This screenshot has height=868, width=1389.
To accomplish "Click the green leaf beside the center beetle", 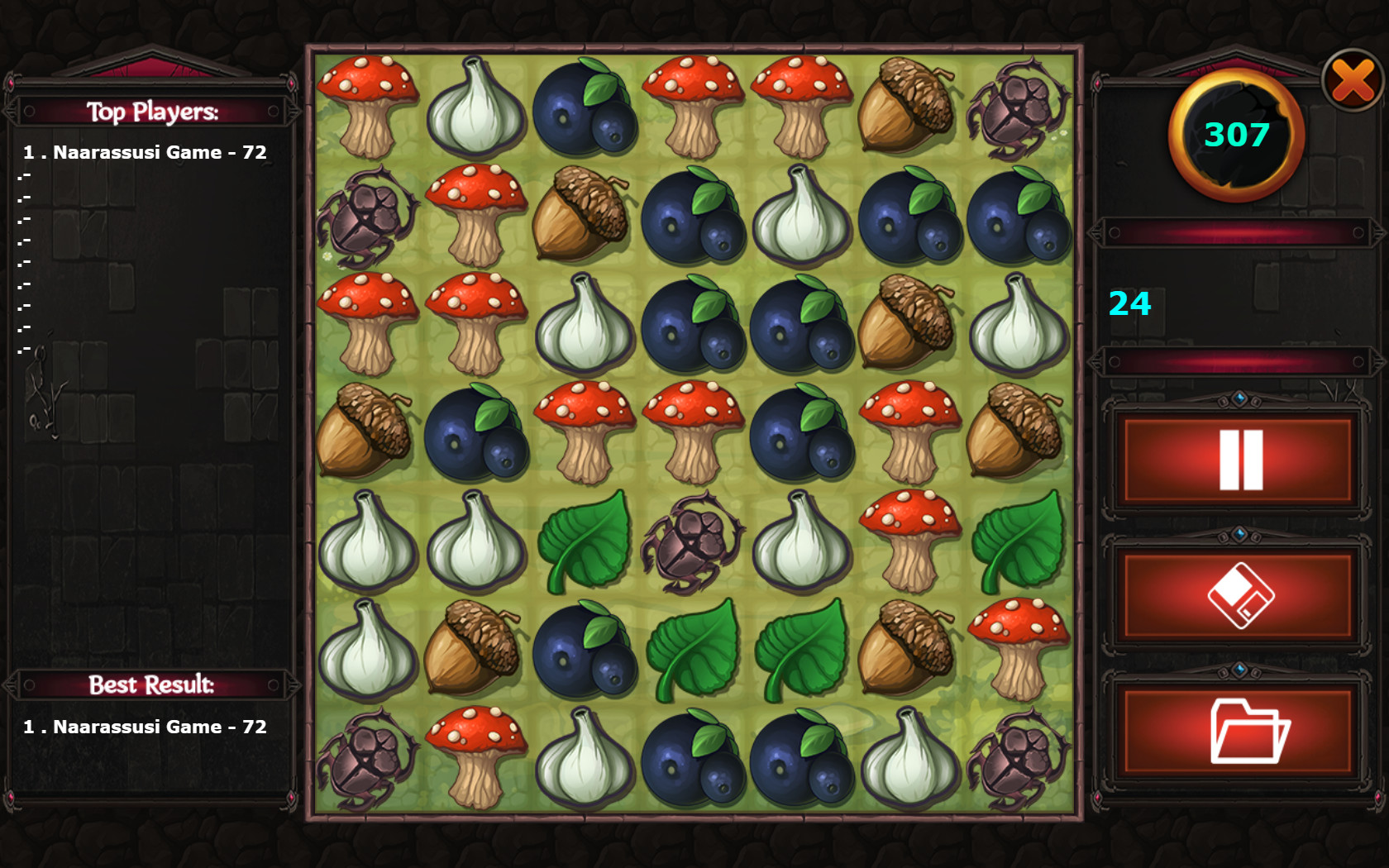I will click(x=587, y=541).
